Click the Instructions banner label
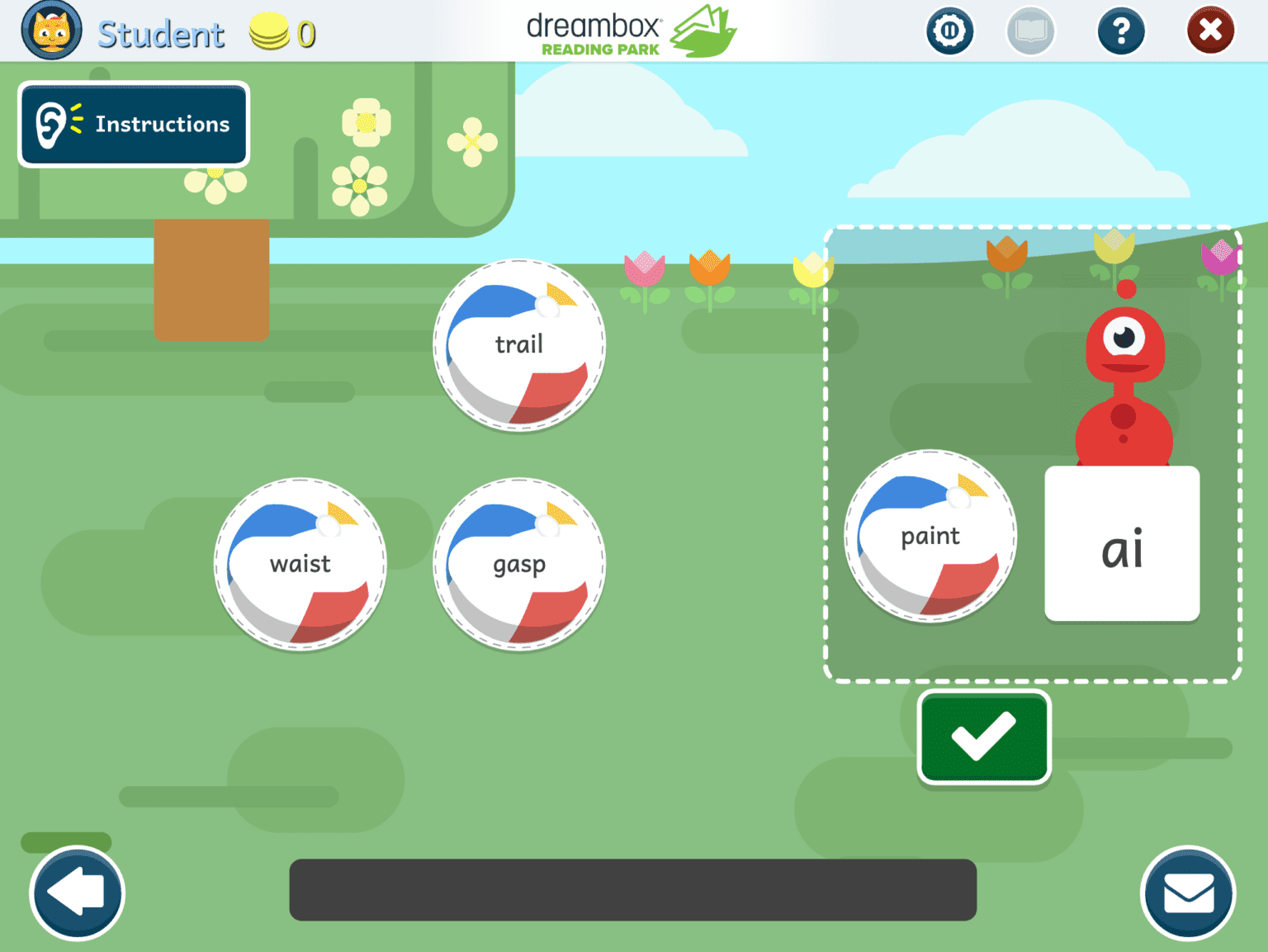Image resolution: width=1268 pixels, height=952 pixels. tap(162, 124)
